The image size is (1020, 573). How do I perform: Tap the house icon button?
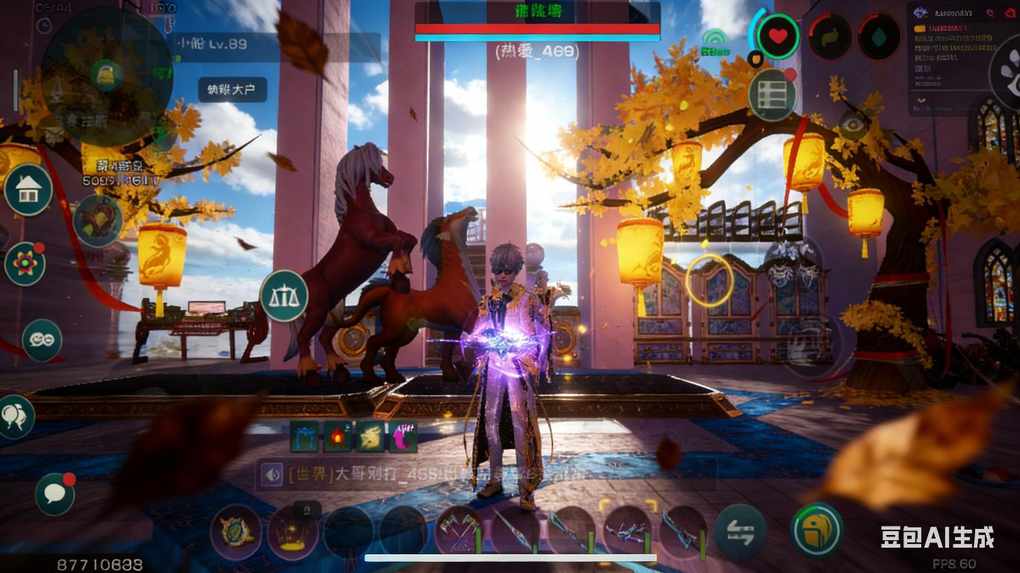[x=28, y=190]
